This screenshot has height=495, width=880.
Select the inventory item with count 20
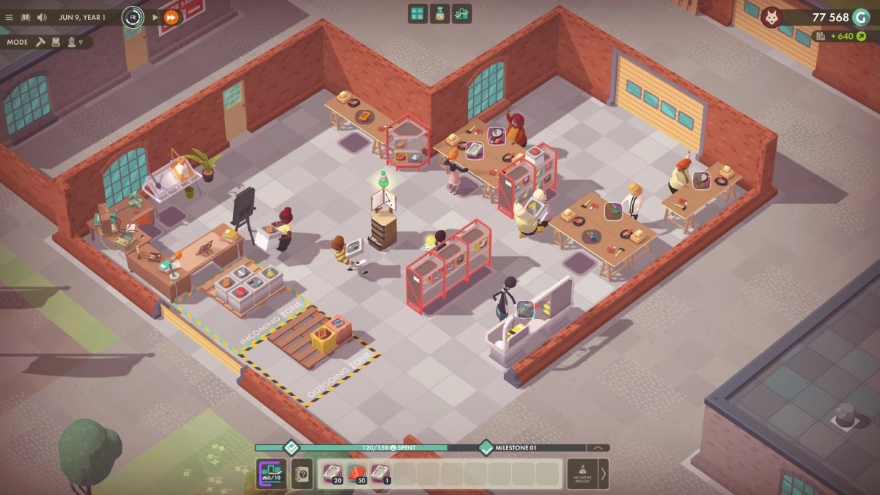click(333, 473)
